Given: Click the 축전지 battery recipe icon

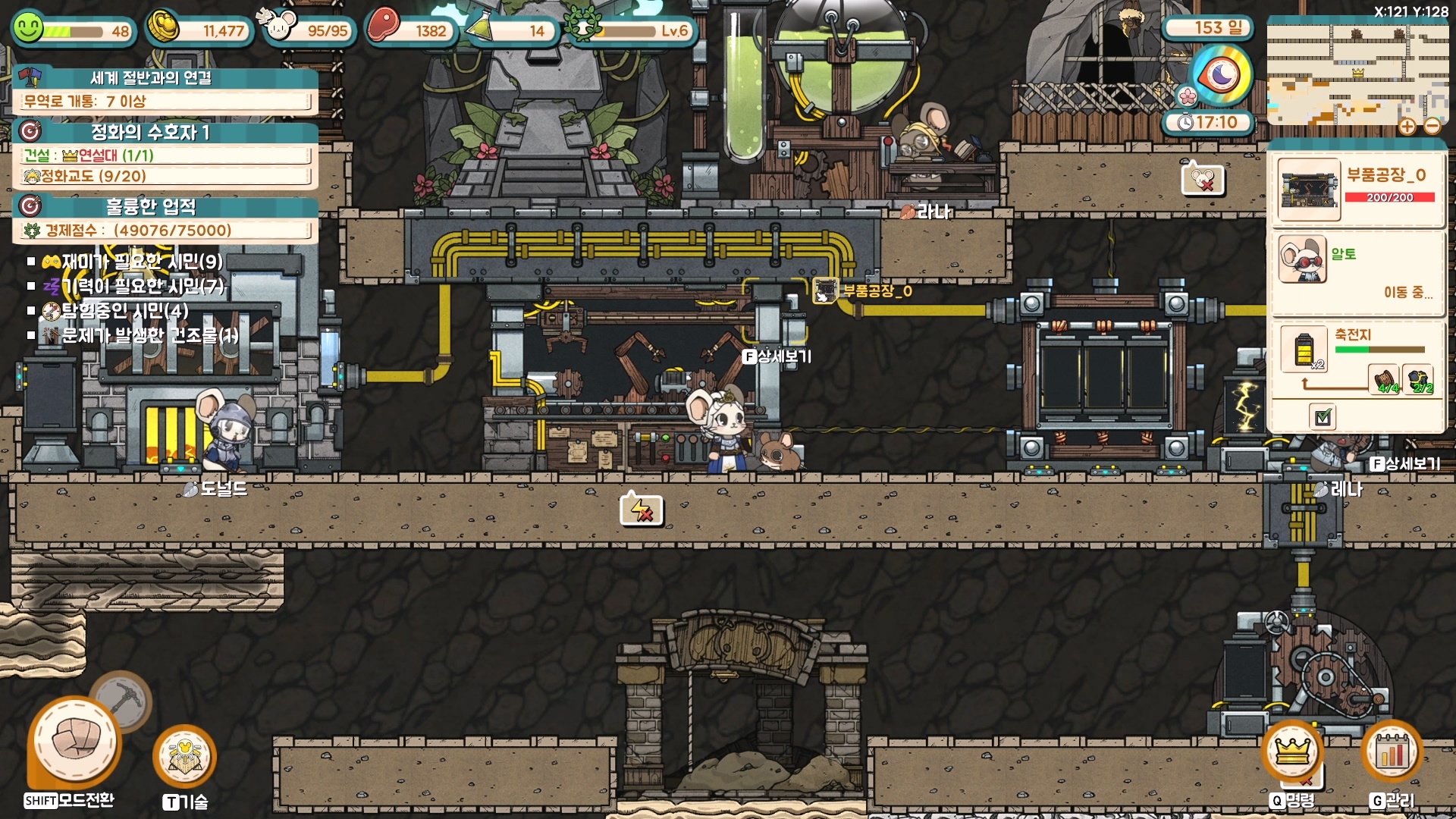Looking at the screenshot, I should pyautogui.click(x=1304, y=349).
